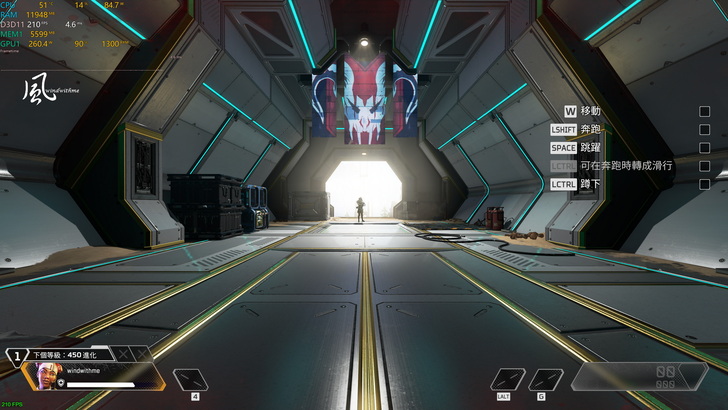Select the disabled item slot labeled 4
The image size is (728, 410).
[193, 380]
